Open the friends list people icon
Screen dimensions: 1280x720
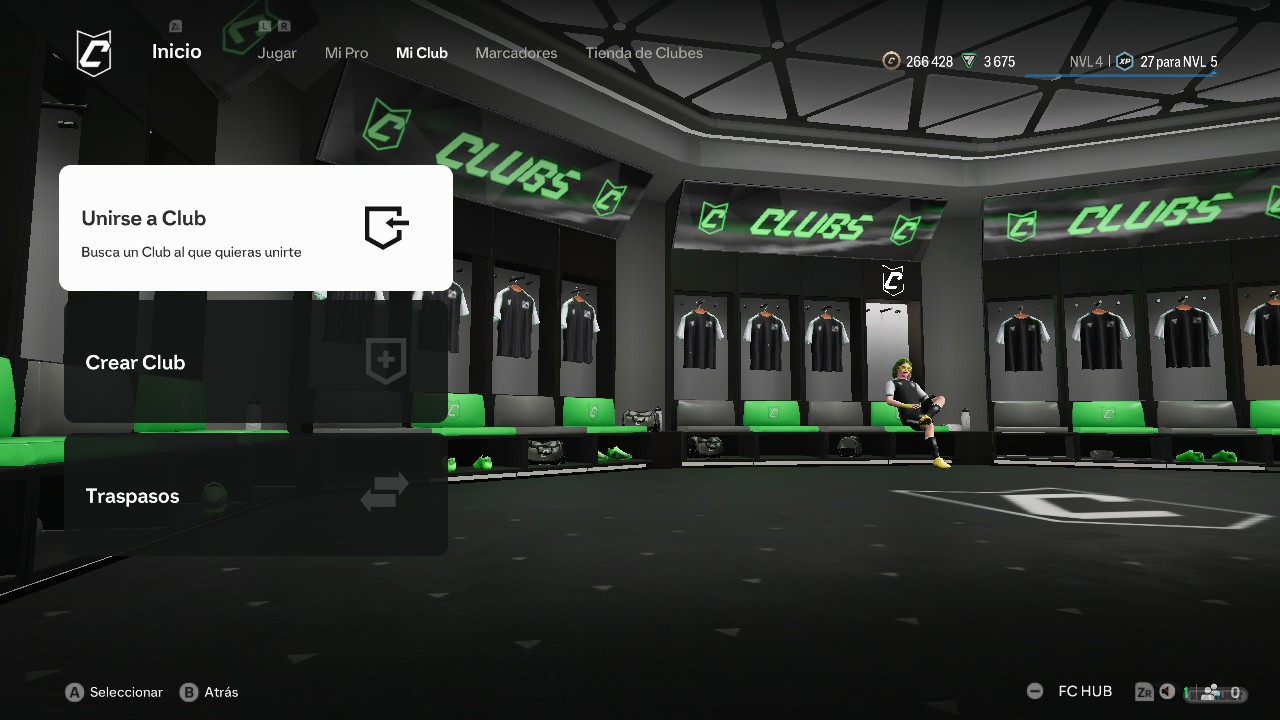pos(1211,692)
